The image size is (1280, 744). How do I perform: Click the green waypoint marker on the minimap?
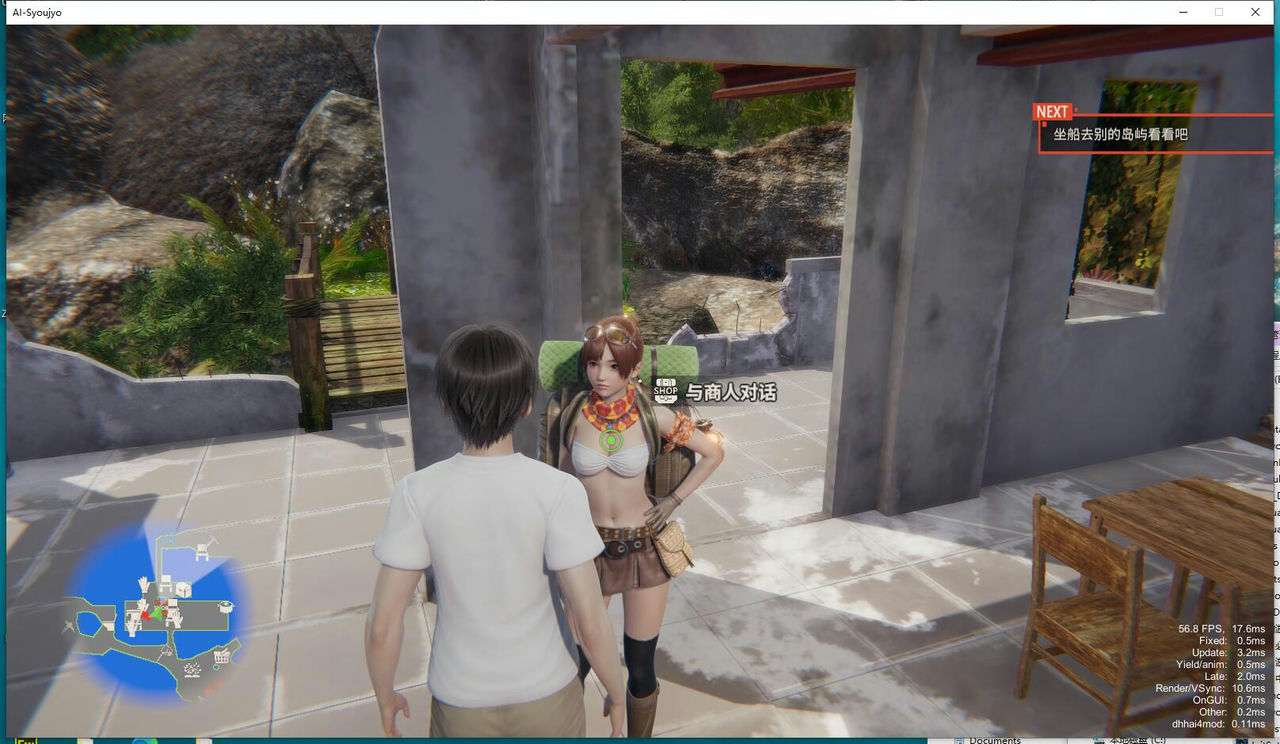click(x=157, y=614)
